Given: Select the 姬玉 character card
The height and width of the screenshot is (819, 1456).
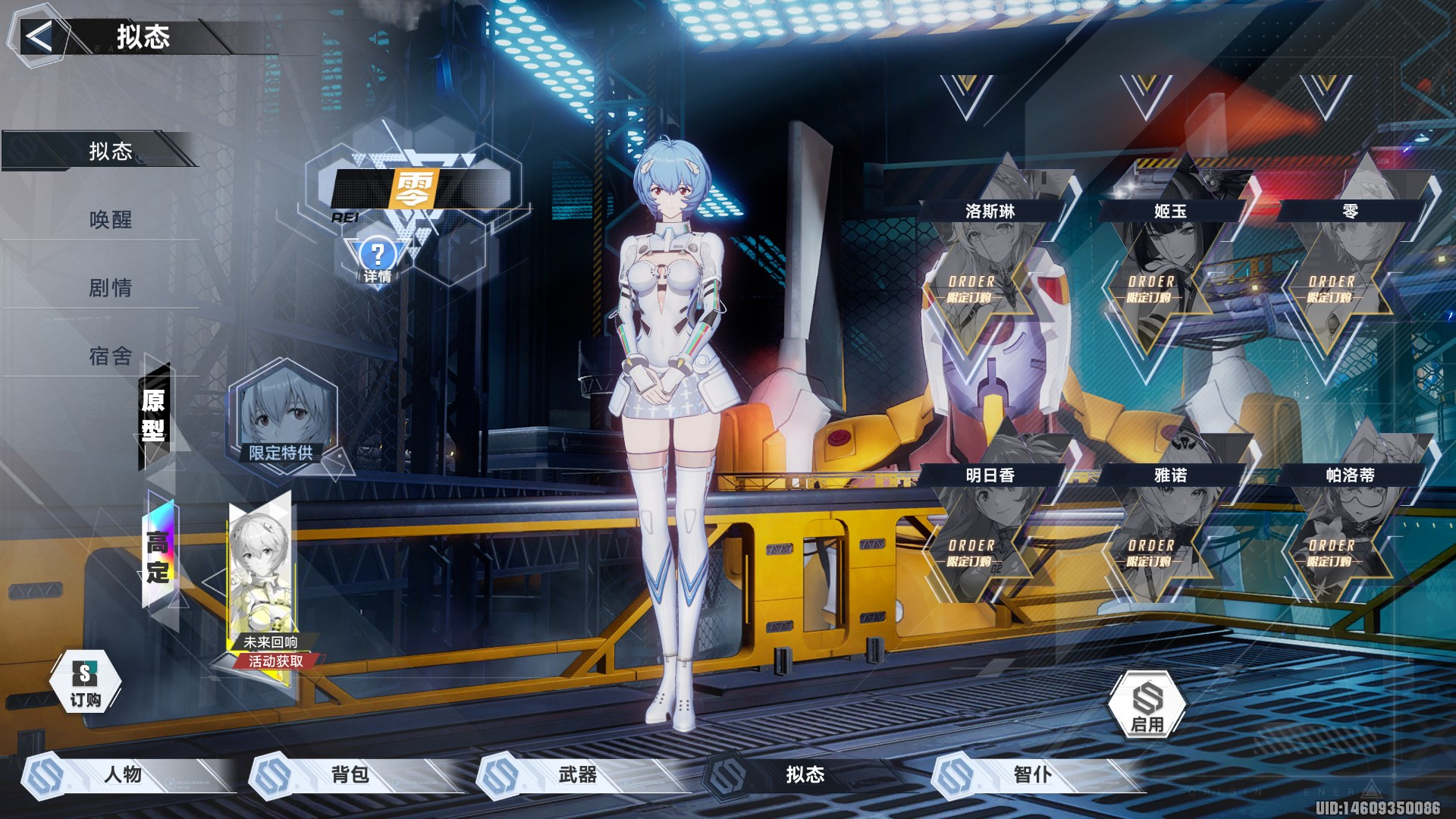Looking at the screenshot, I should (x=1169, y=273).
